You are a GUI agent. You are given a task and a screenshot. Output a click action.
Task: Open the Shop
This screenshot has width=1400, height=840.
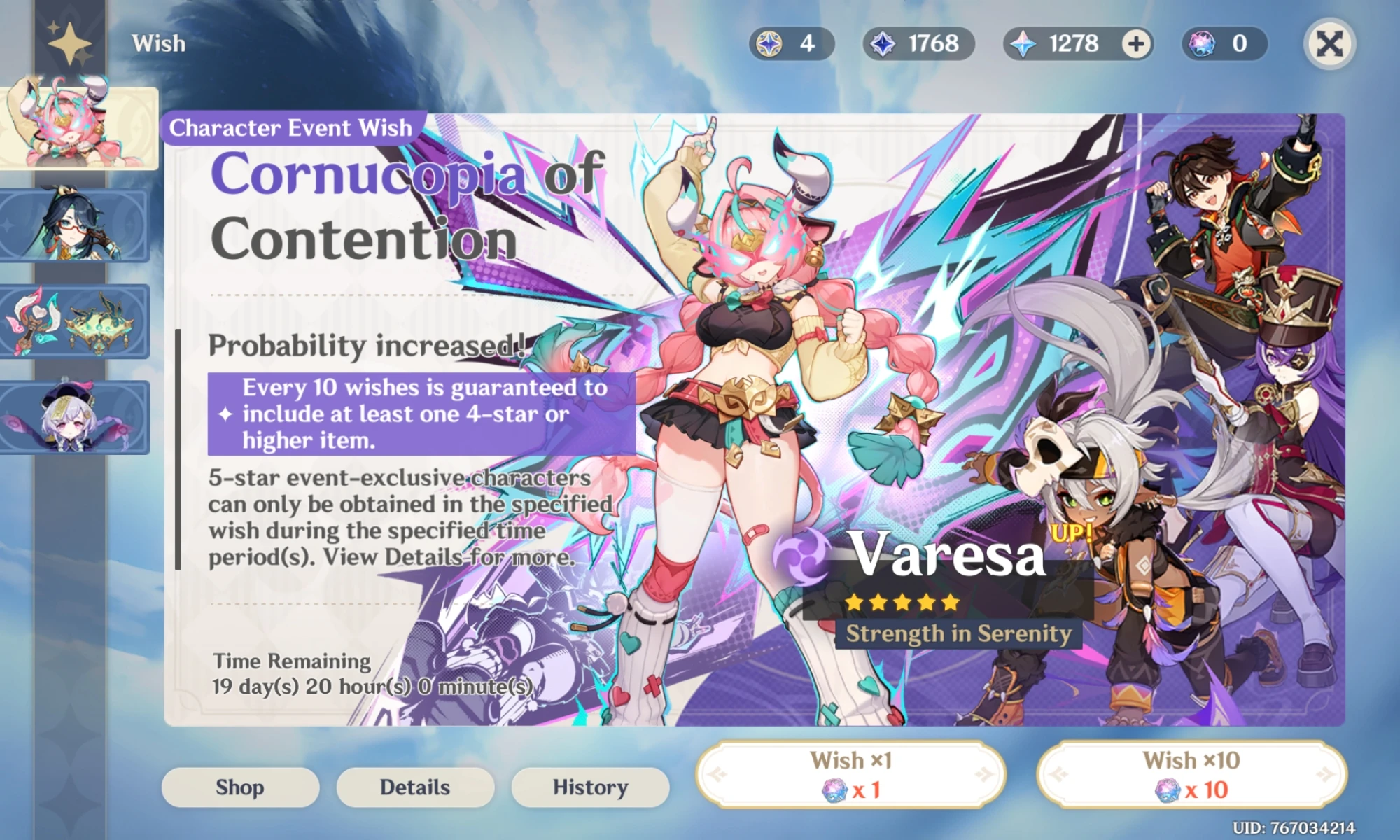click(x=240, y=787)
